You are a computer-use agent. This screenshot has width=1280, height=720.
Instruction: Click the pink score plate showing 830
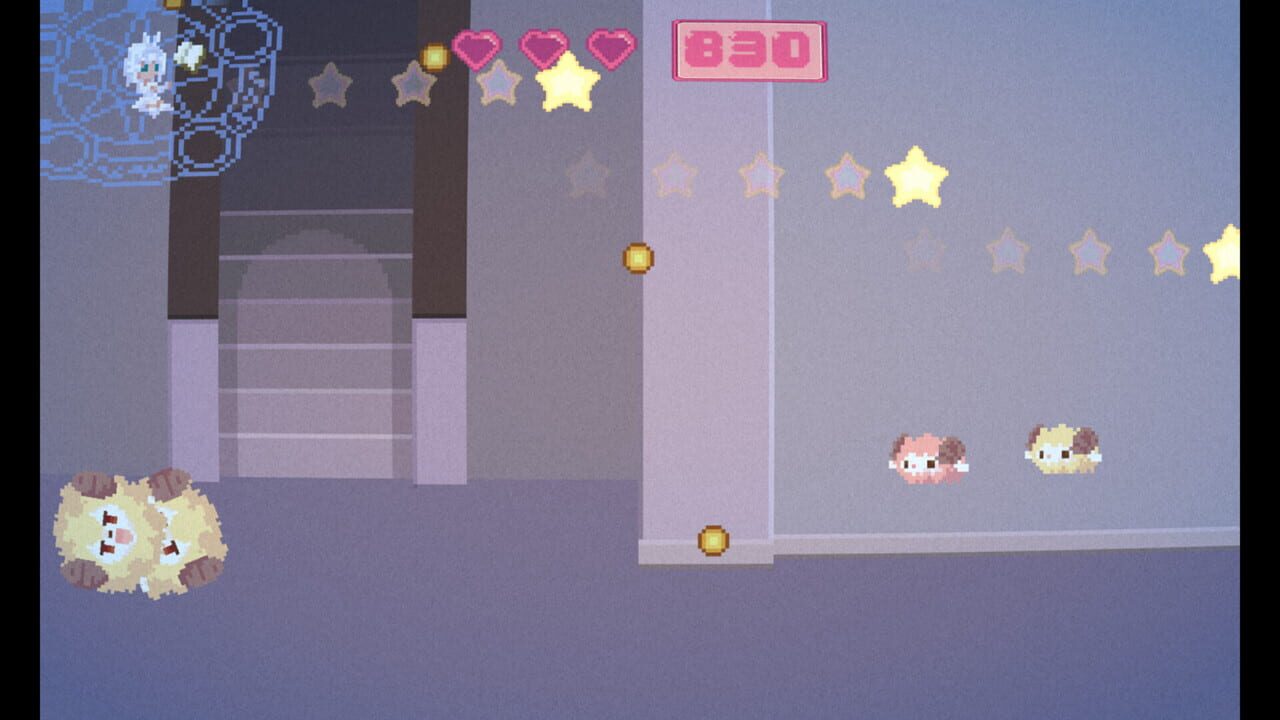click(x=750, y=47)
